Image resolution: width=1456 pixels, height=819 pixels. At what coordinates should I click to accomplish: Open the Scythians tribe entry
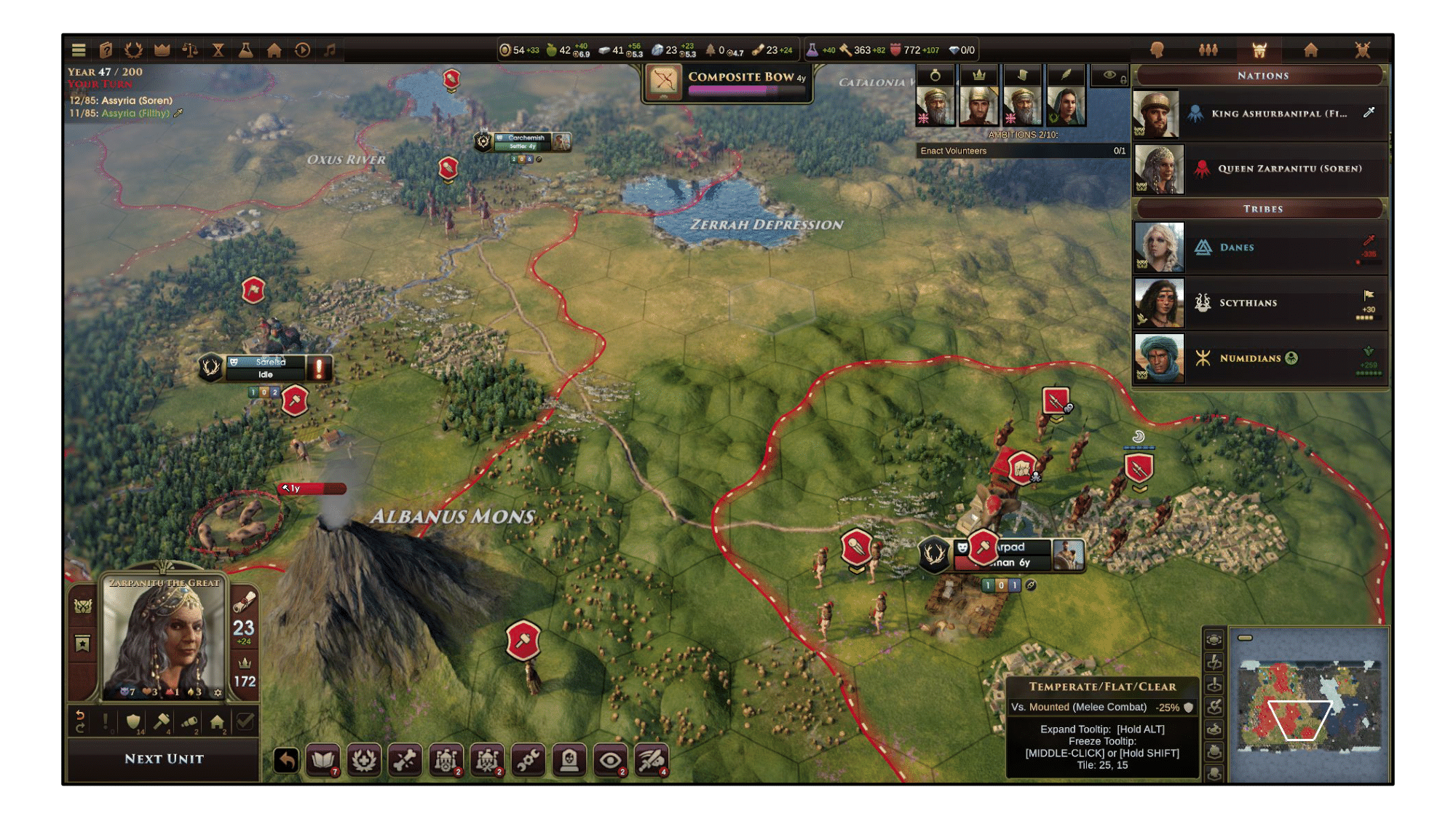(1261, 303)
